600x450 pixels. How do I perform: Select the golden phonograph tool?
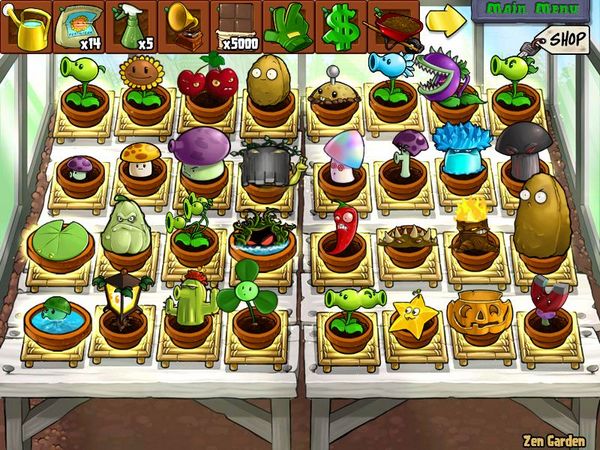(183, 26)
